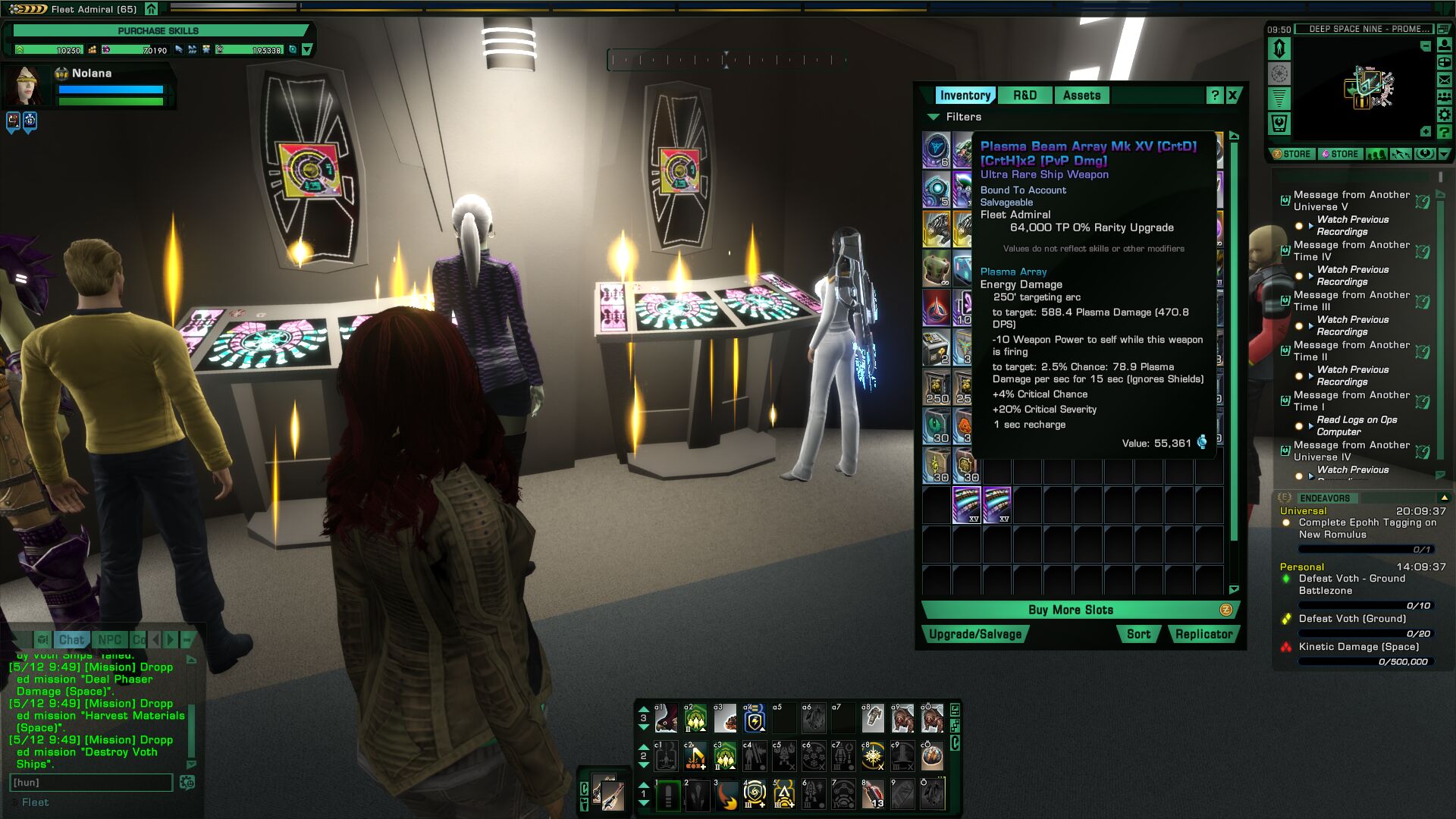Collapse the Endeavors panel
1456x819 pixels.
pos(1444,498)
